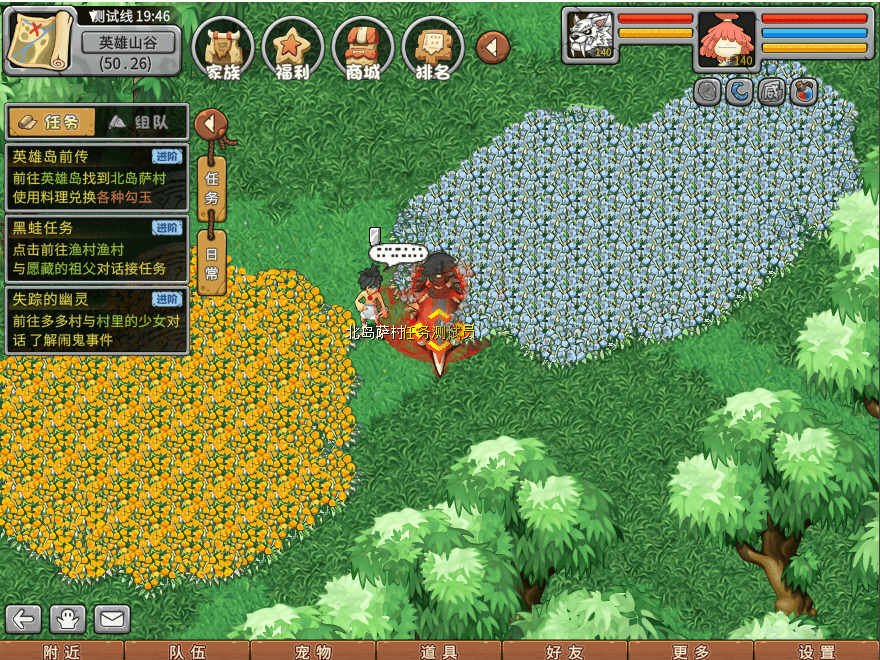Open 设置 (Settings) in bottom bar
880x660 pixels.
click(x=817, y=651)
